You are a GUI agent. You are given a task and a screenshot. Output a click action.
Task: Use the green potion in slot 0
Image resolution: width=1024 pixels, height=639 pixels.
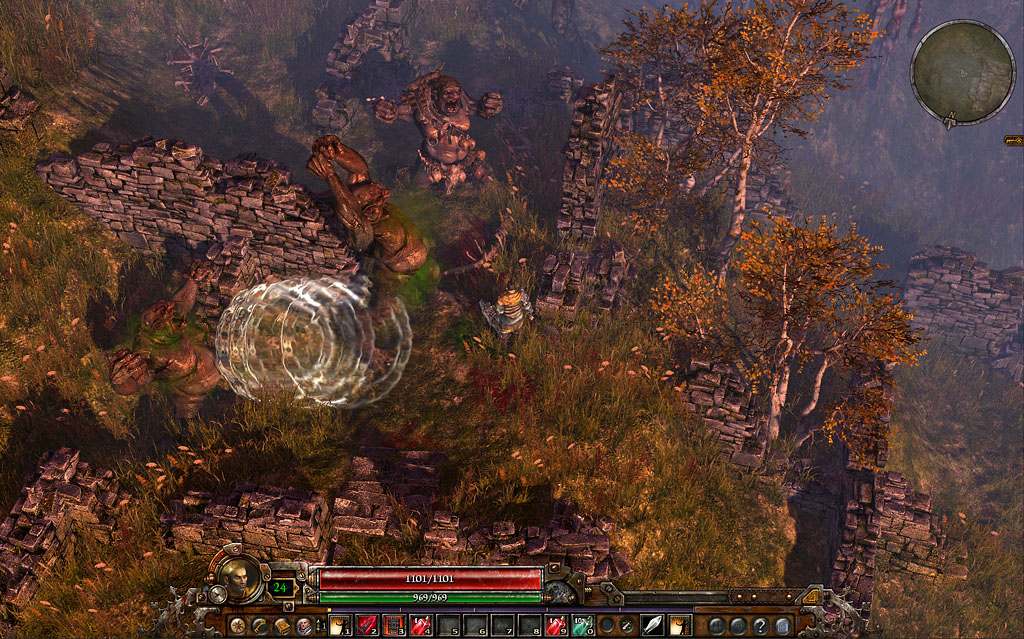coord(583,626)
